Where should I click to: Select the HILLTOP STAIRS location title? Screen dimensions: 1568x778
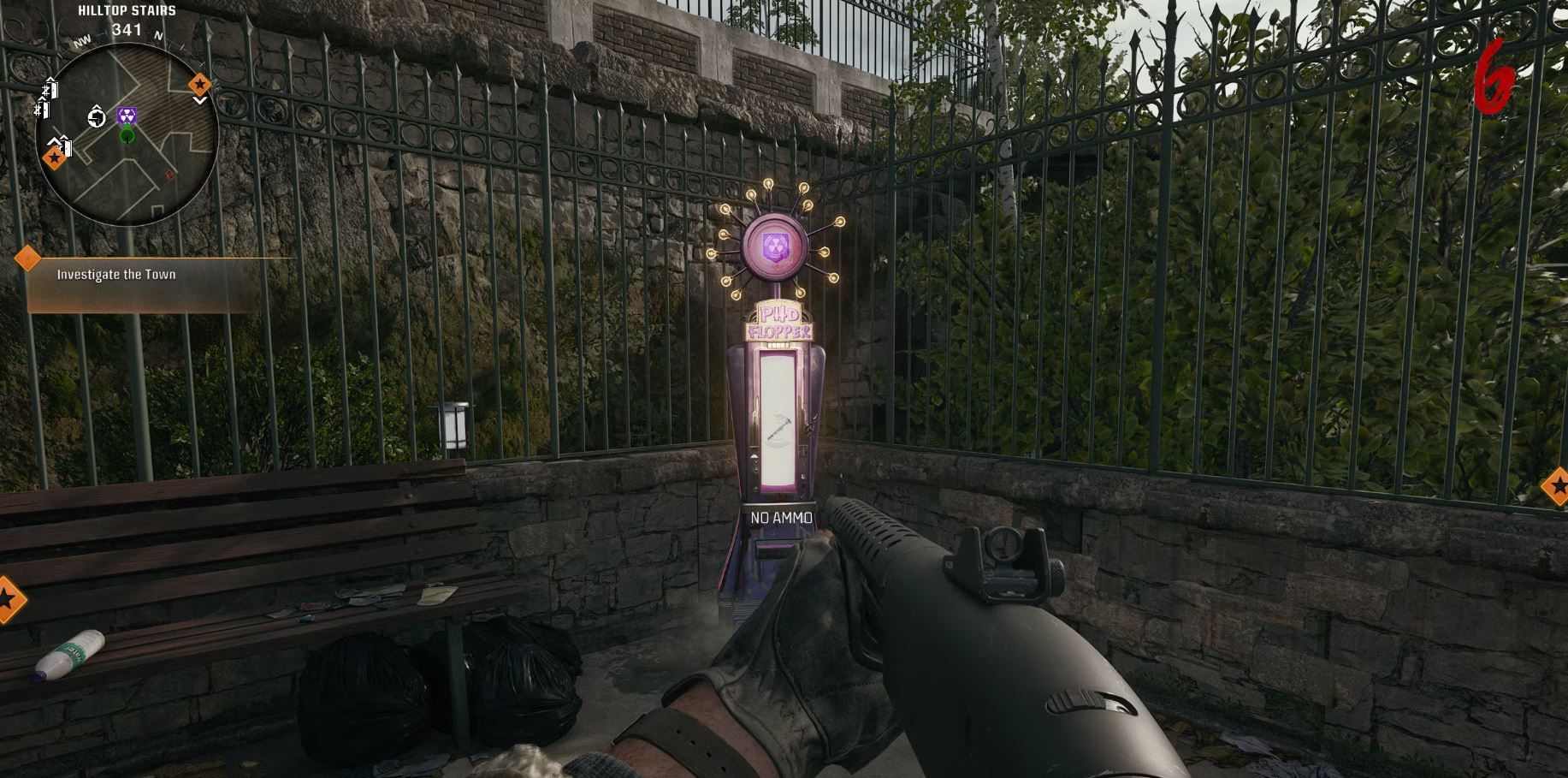tap(127, 10)
